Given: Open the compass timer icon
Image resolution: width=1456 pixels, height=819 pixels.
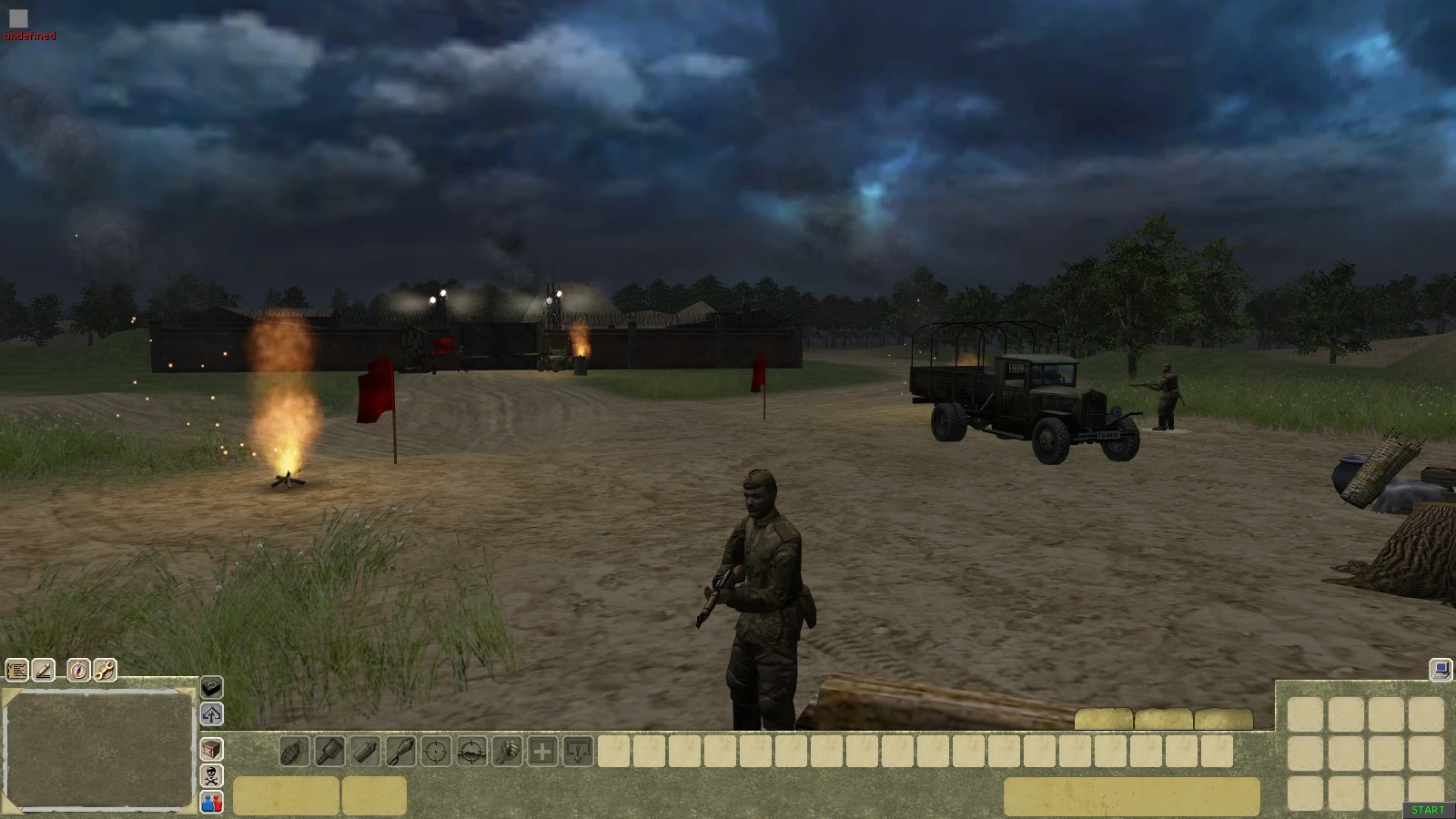Looking at the screenshot, I should click(x=78, y=671).
